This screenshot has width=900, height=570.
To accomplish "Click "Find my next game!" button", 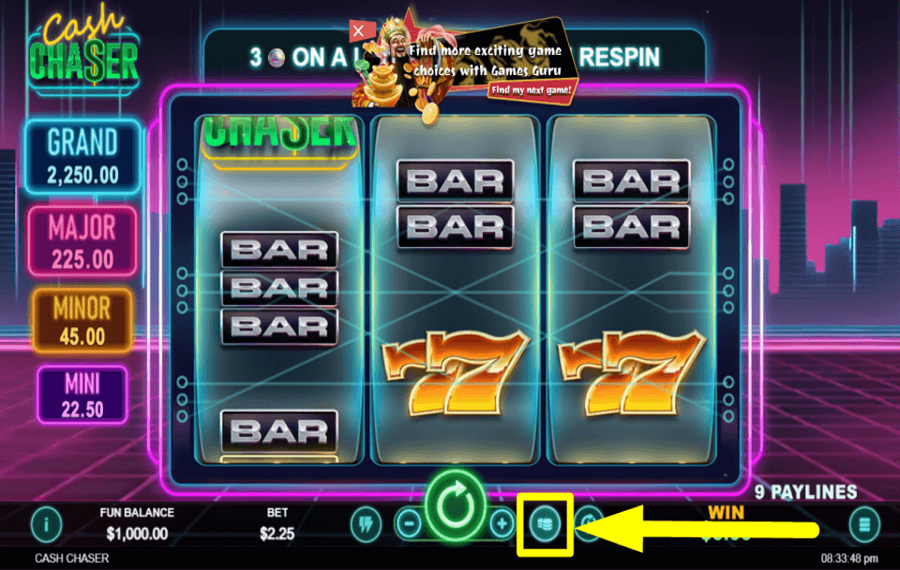I will (531, 90).
